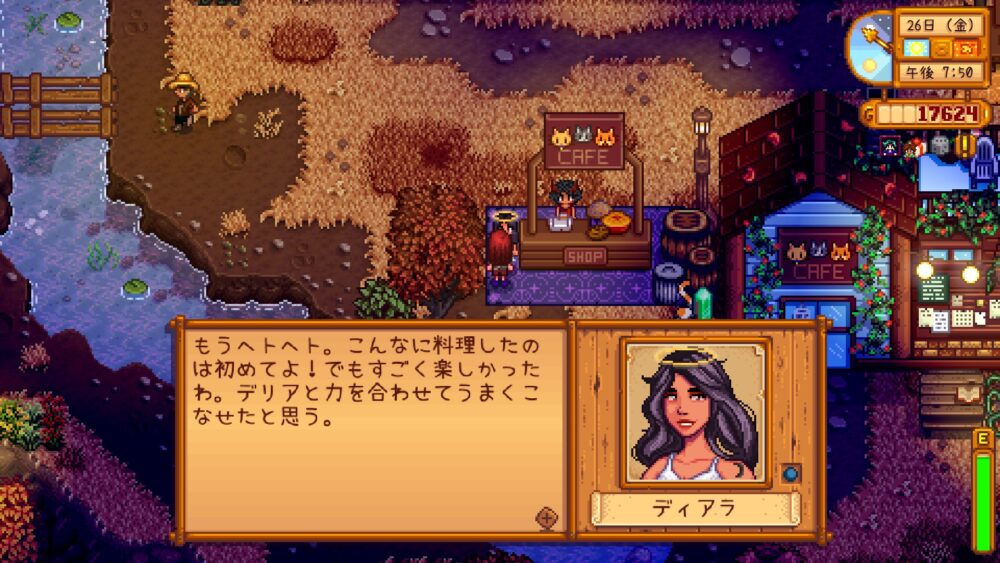Screen dimensions: 1000x563
Task: Click the dialogue continue diamond icon
Action: click(546, 517)
